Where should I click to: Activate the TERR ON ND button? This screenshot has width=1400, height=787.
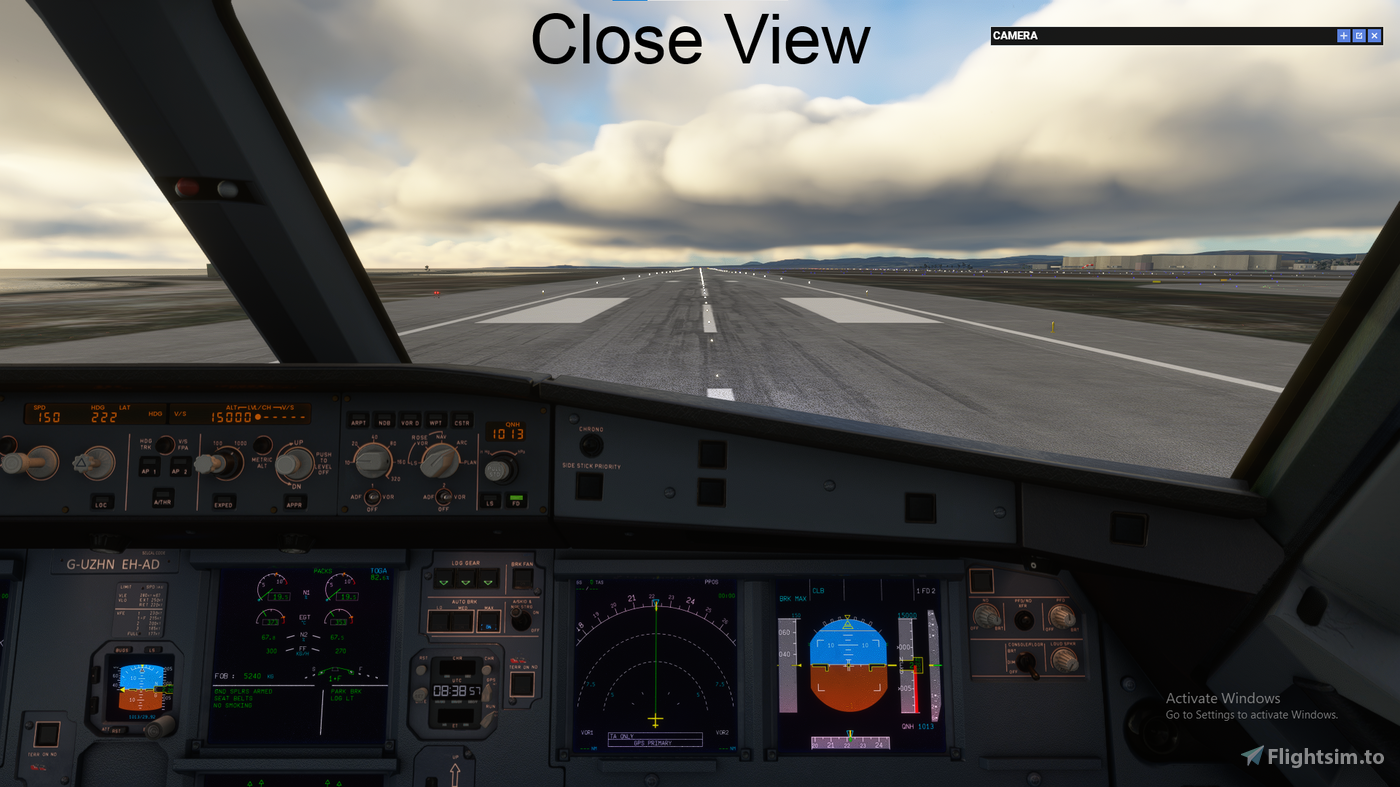pyautogui.click(x=521, y=686)
